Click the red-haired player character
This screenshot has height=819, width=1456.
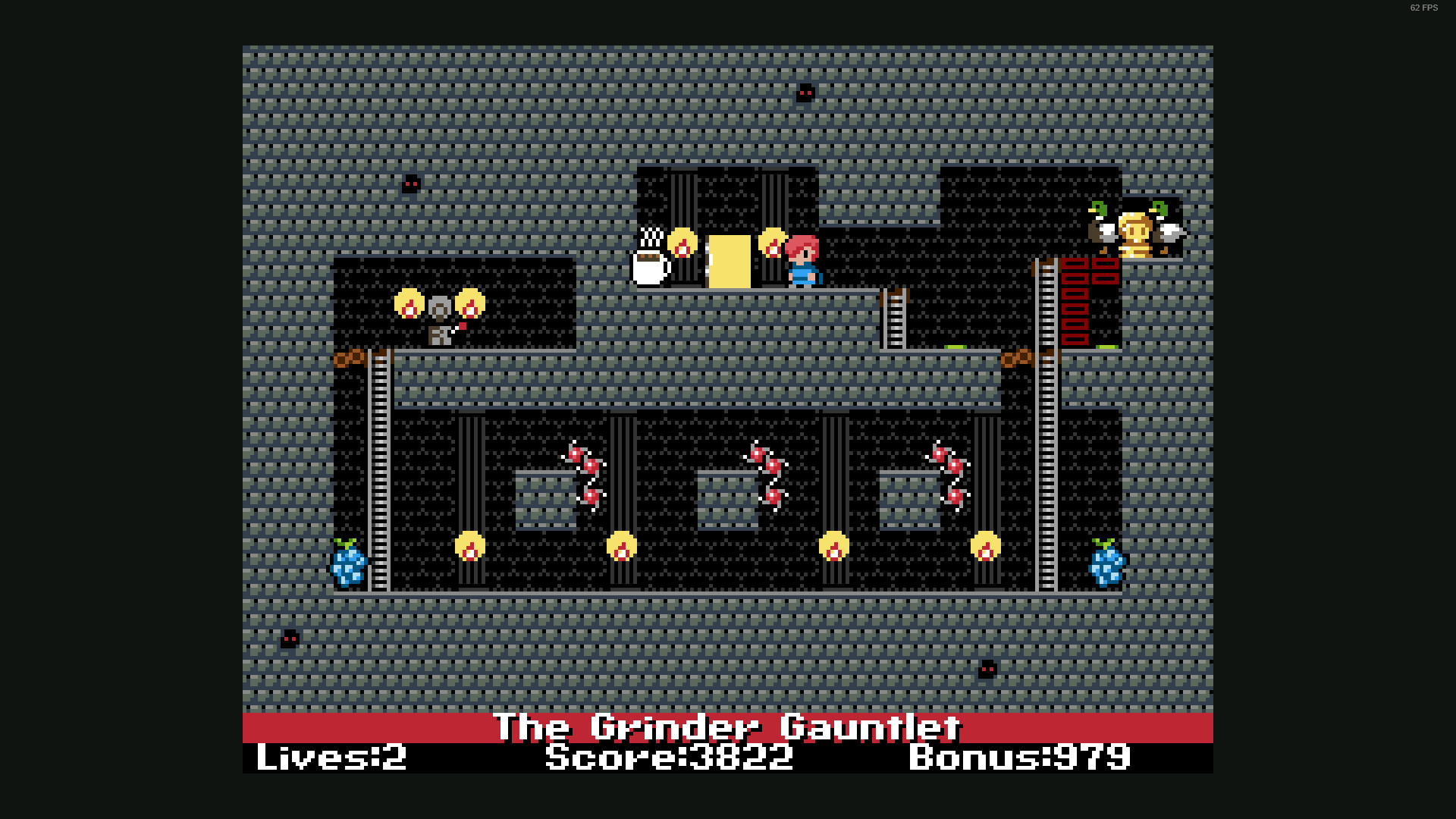(x=802, y=262)
